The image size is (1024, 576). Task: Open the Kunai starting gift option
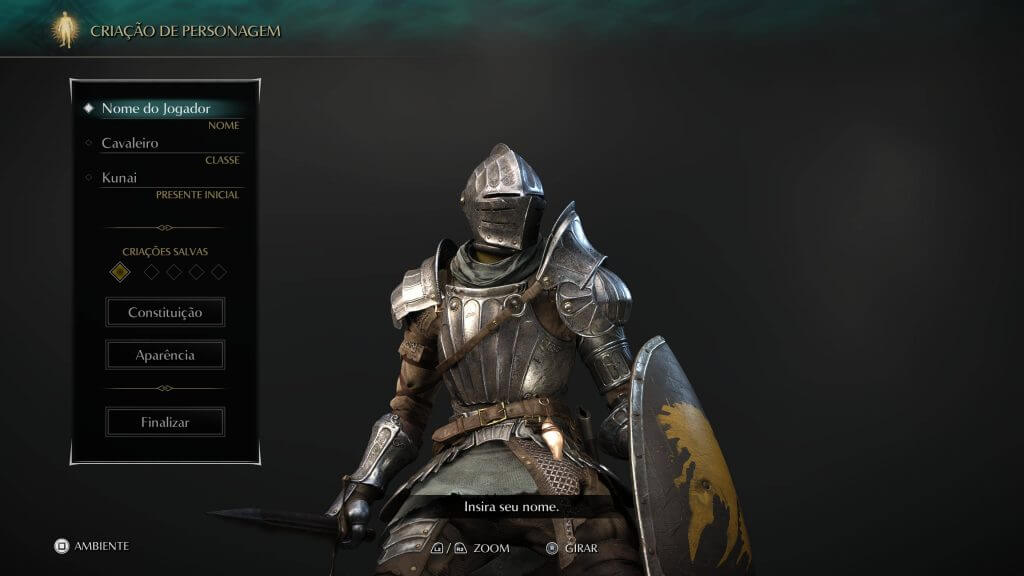click(119, 178)
